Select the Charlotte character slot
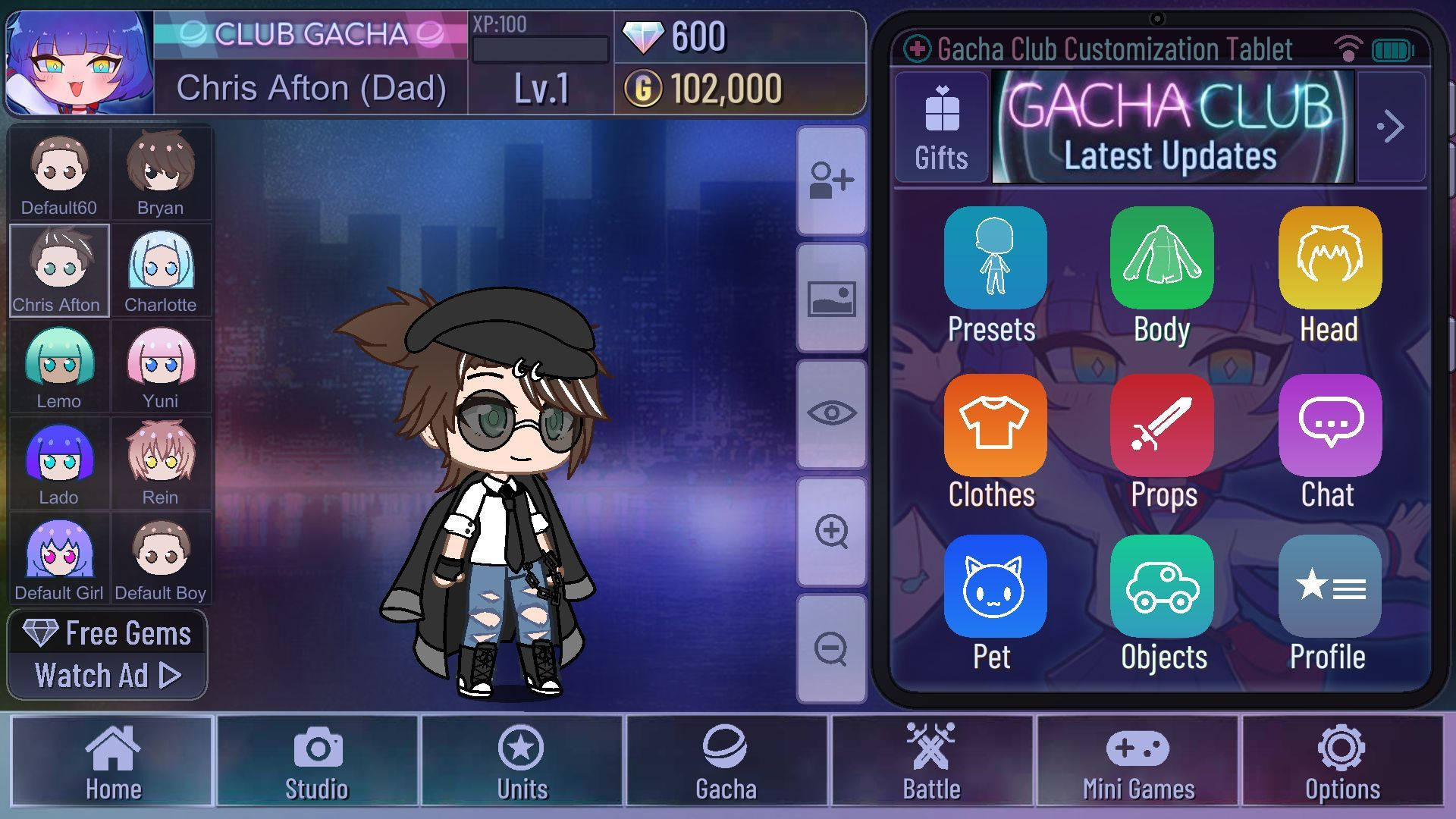Image resolution: width=1456 pixels, height=819 pixels. [161, 271]
